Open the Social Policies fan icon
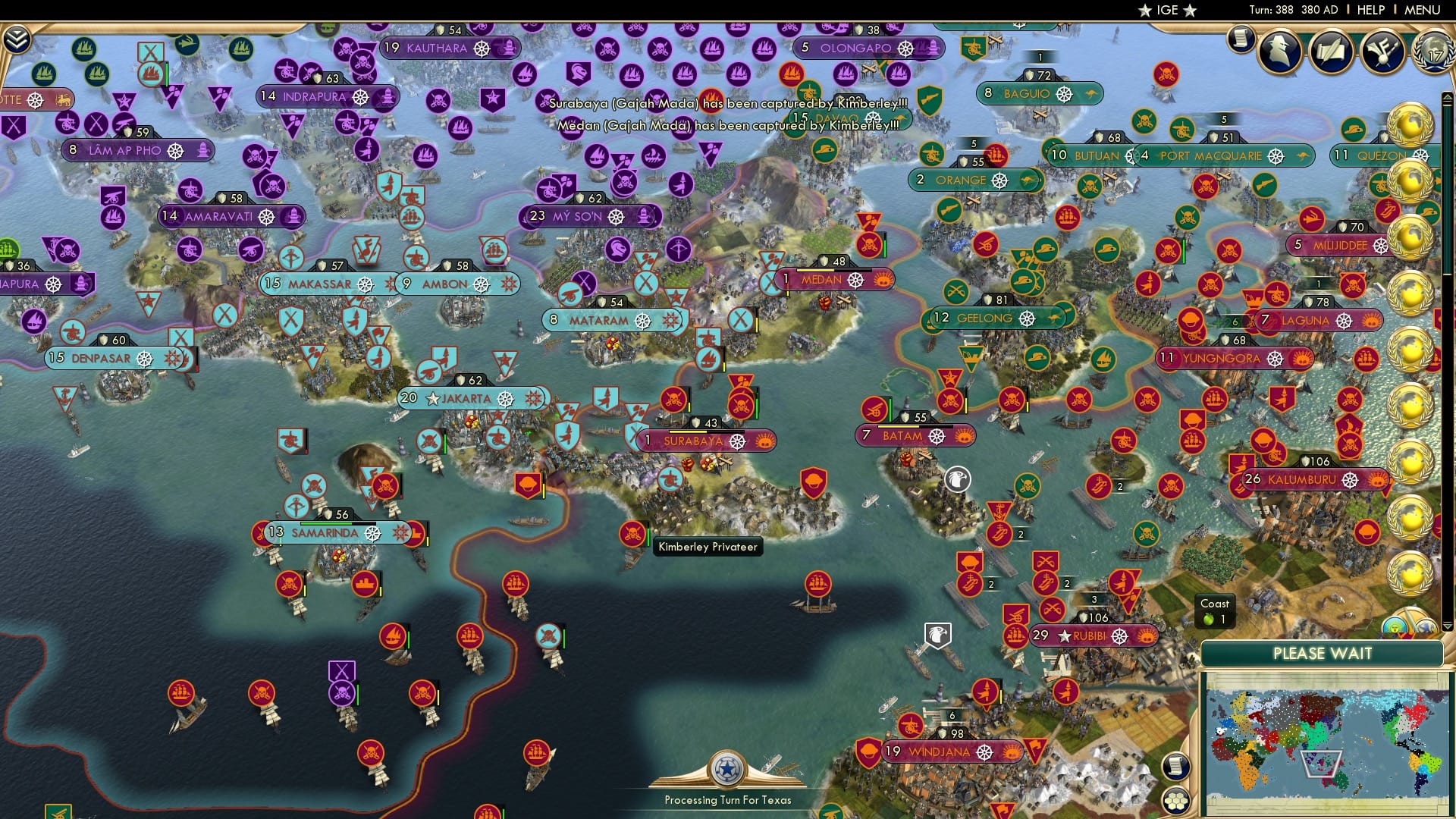Screen dimensions: 1456x819 tap(1382, 52)
